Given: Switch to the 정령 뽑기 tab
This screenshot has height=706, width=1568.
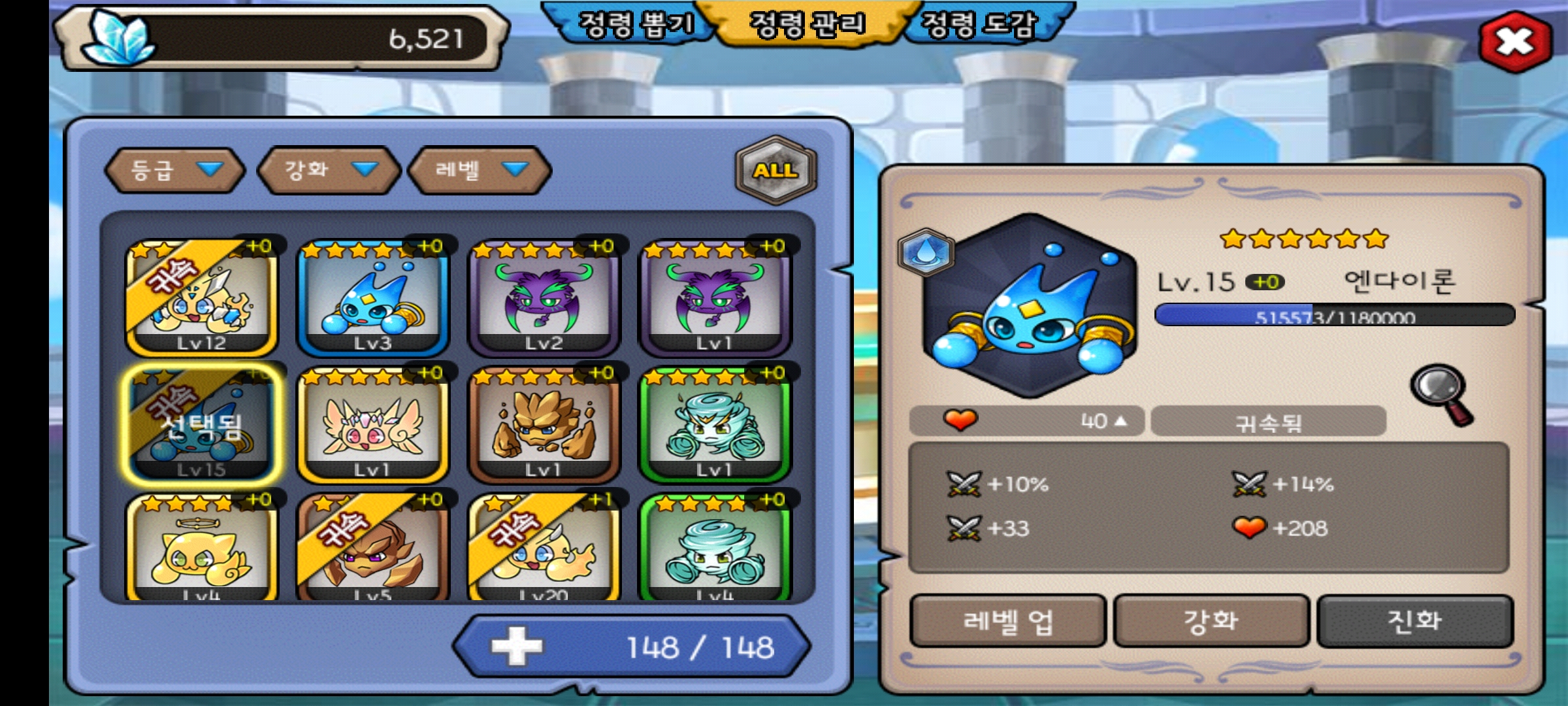Looking at the screenshot, I should tap(635, 25).
